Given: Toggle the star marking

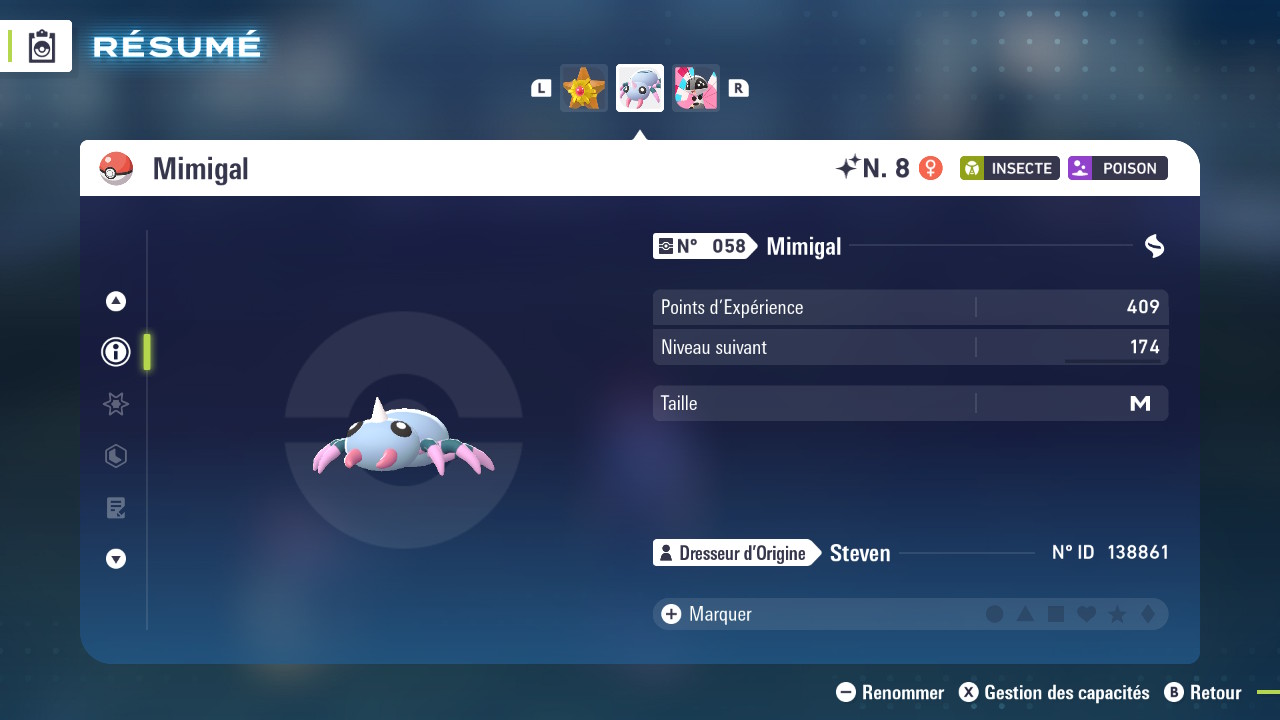Looking at the screenshot, I should tap(1118, 614).
